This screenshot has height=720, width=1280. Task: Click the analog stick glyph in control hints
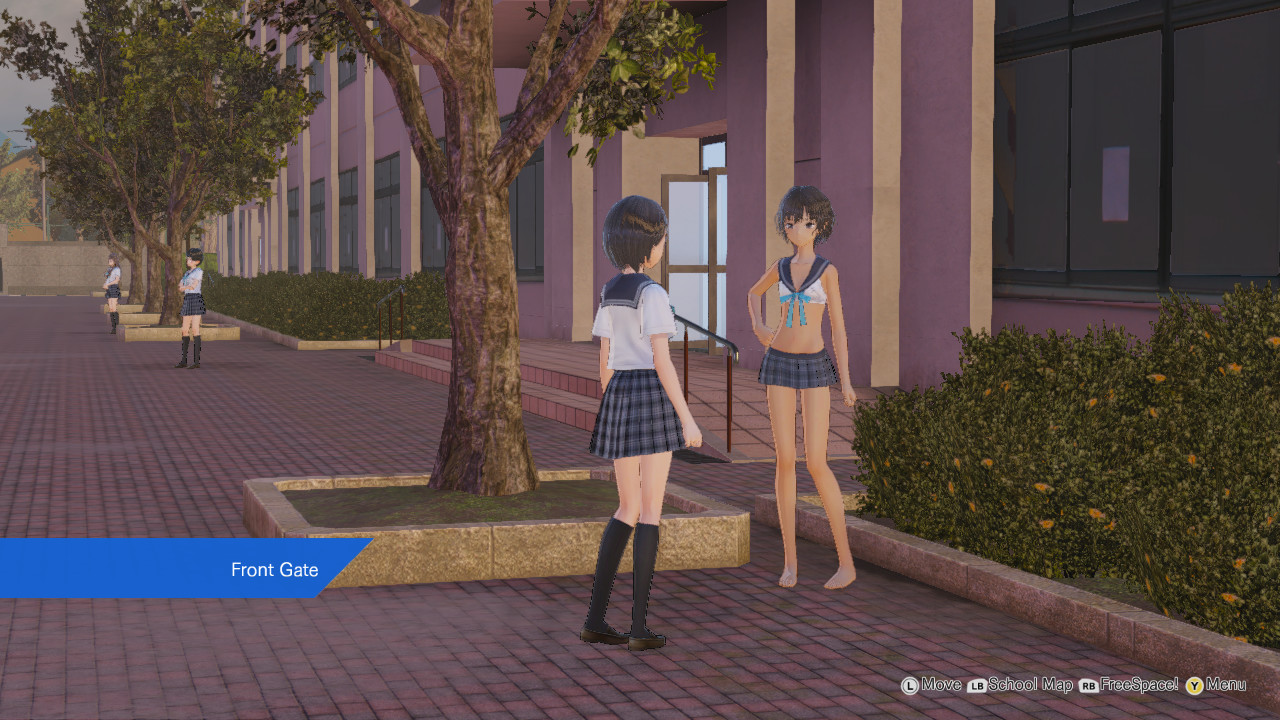coord(910,686)
